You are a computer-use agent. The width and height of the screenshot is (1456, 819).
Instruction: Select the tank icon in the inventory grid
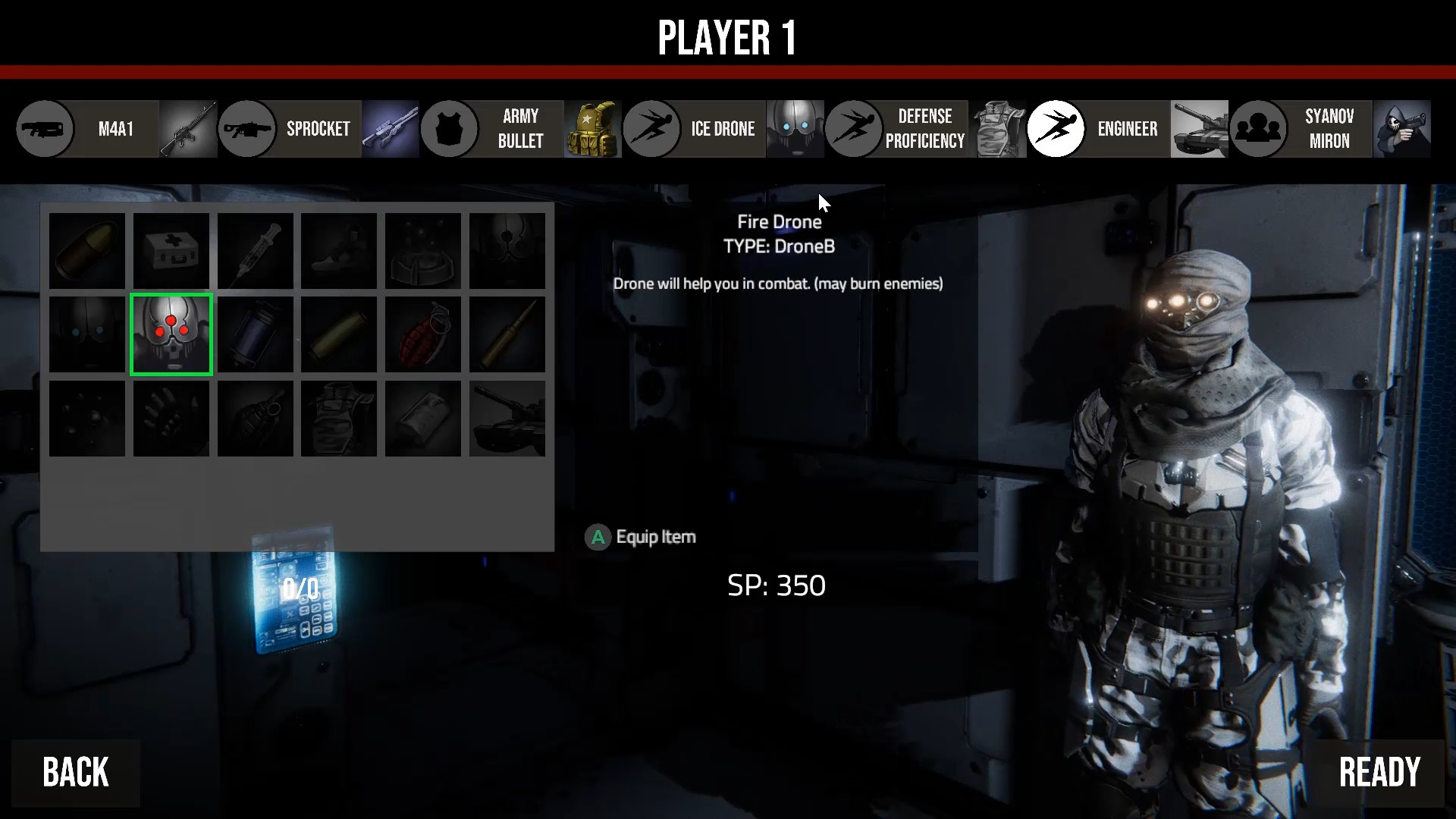point(507,419)
